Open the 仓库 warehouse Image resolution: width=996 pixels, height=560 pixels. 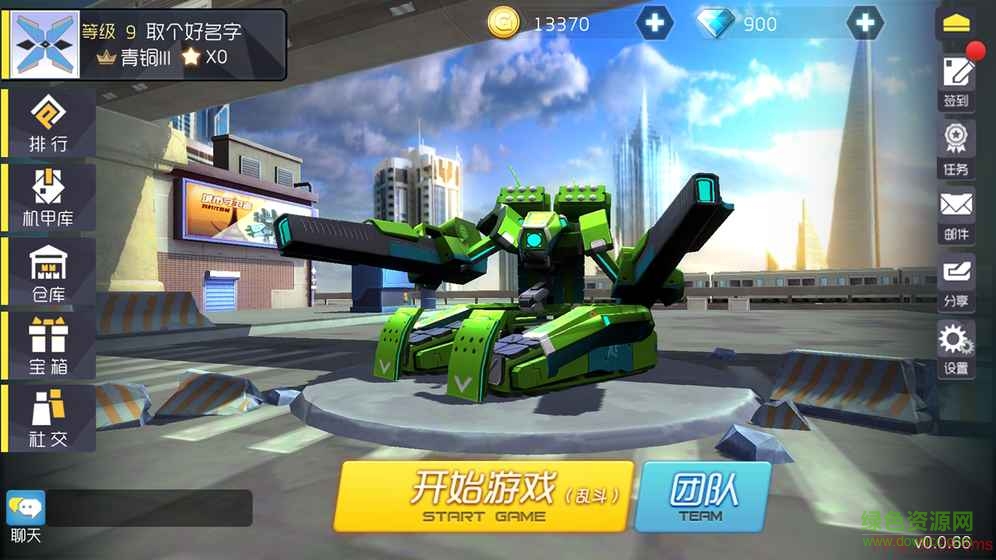click(x=49, y=271)
